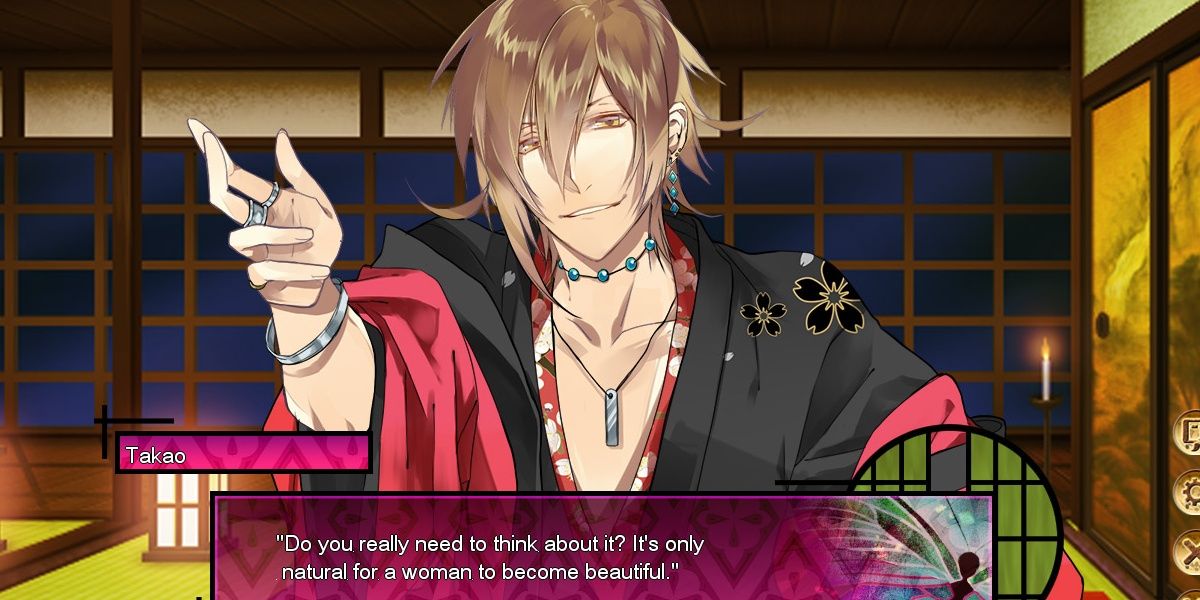Hide the text box with X button
Screen dimensions: 1200x600
[1190, 551]
